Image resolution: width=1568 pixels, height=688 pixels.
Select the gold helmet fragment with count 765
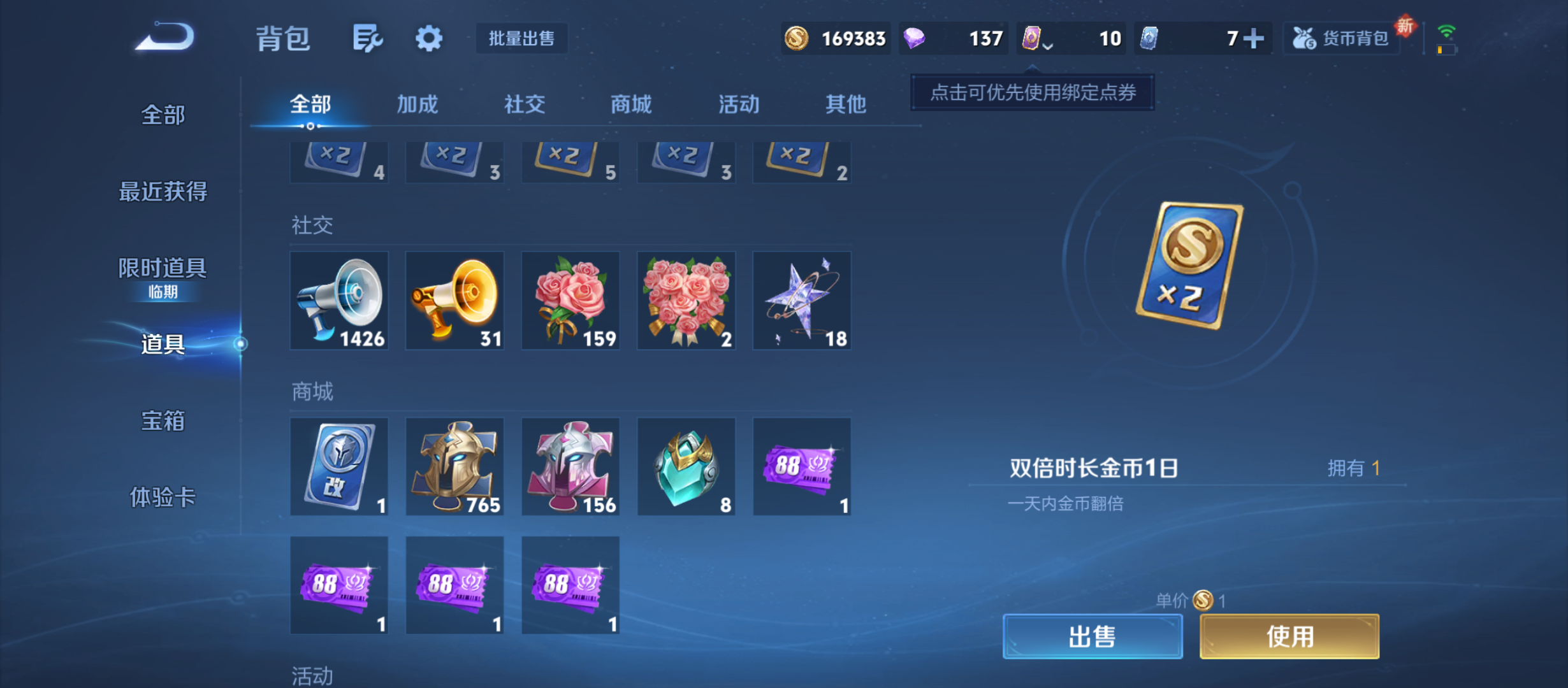[x=454, y=466]
